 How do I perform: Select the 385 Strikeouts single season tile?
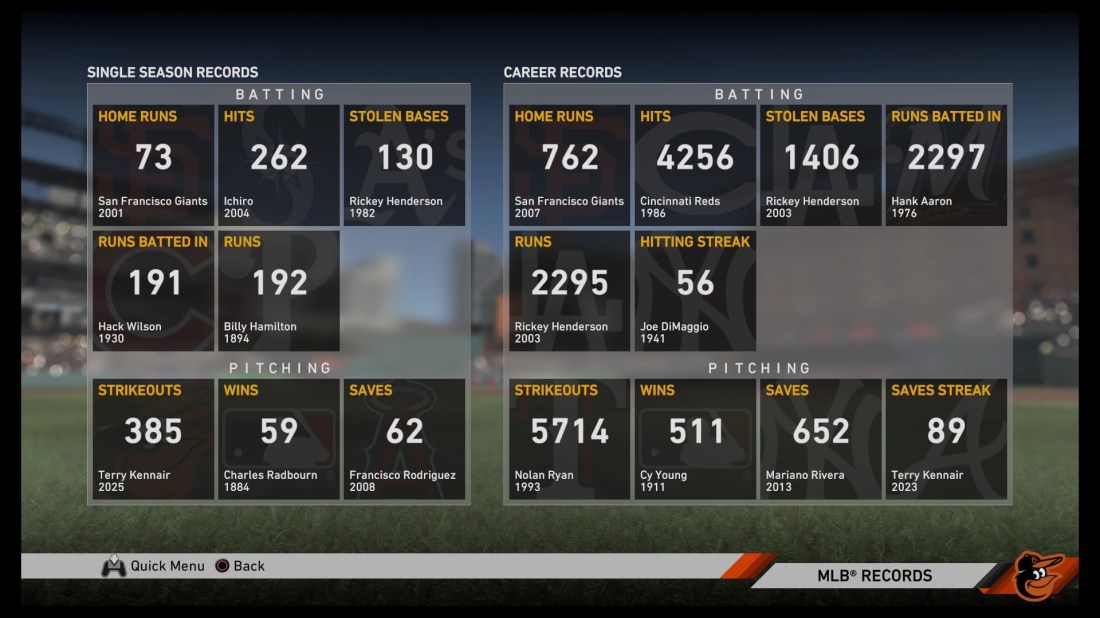[153, 439]
